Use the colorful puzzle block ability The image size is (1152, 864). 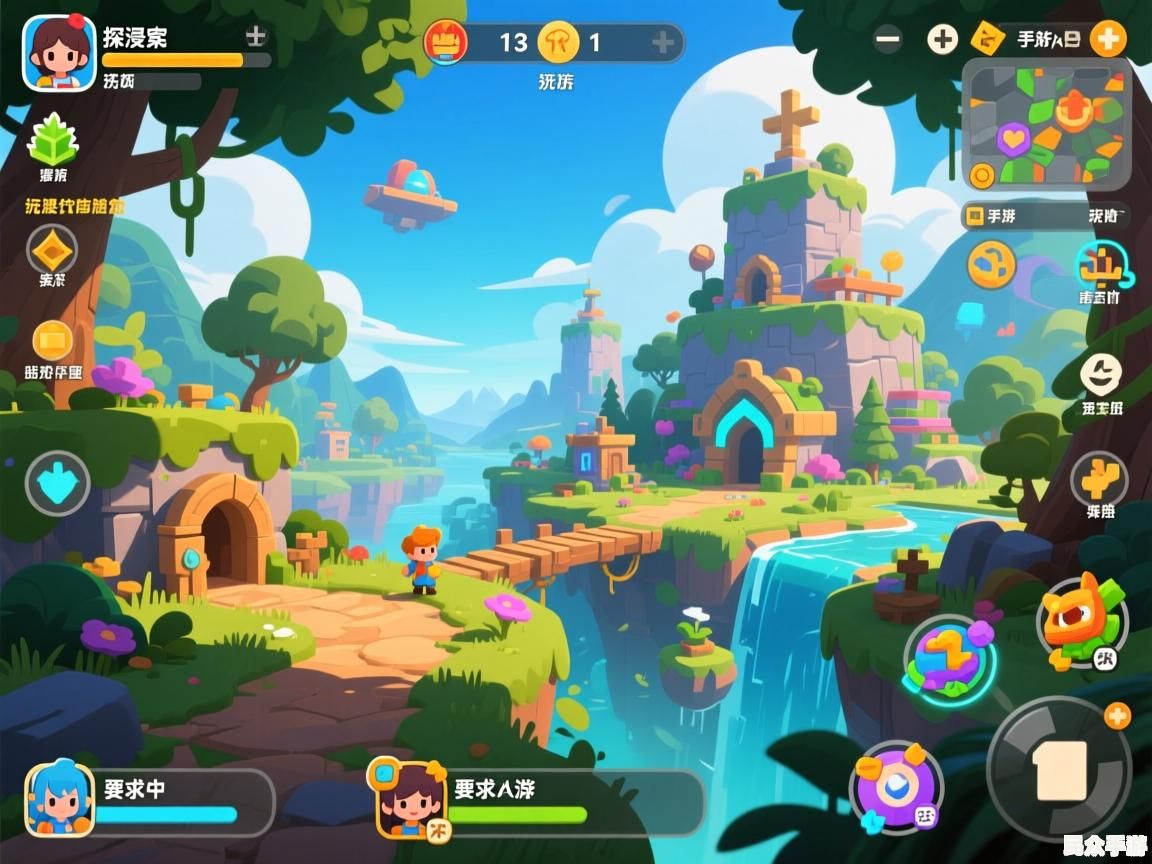coord(949,659)
